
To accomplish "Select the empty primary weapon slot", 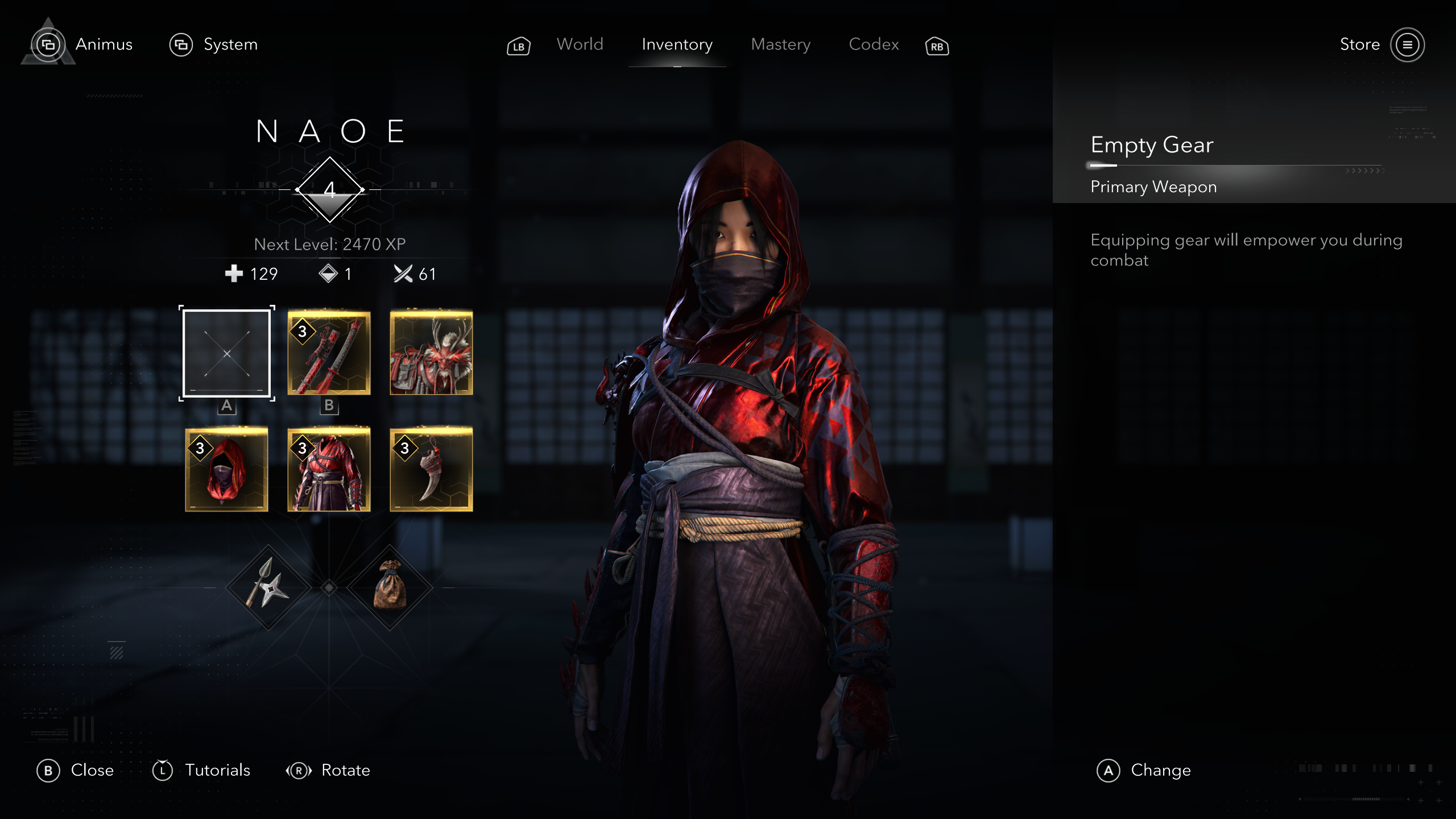I will (227, 353).
